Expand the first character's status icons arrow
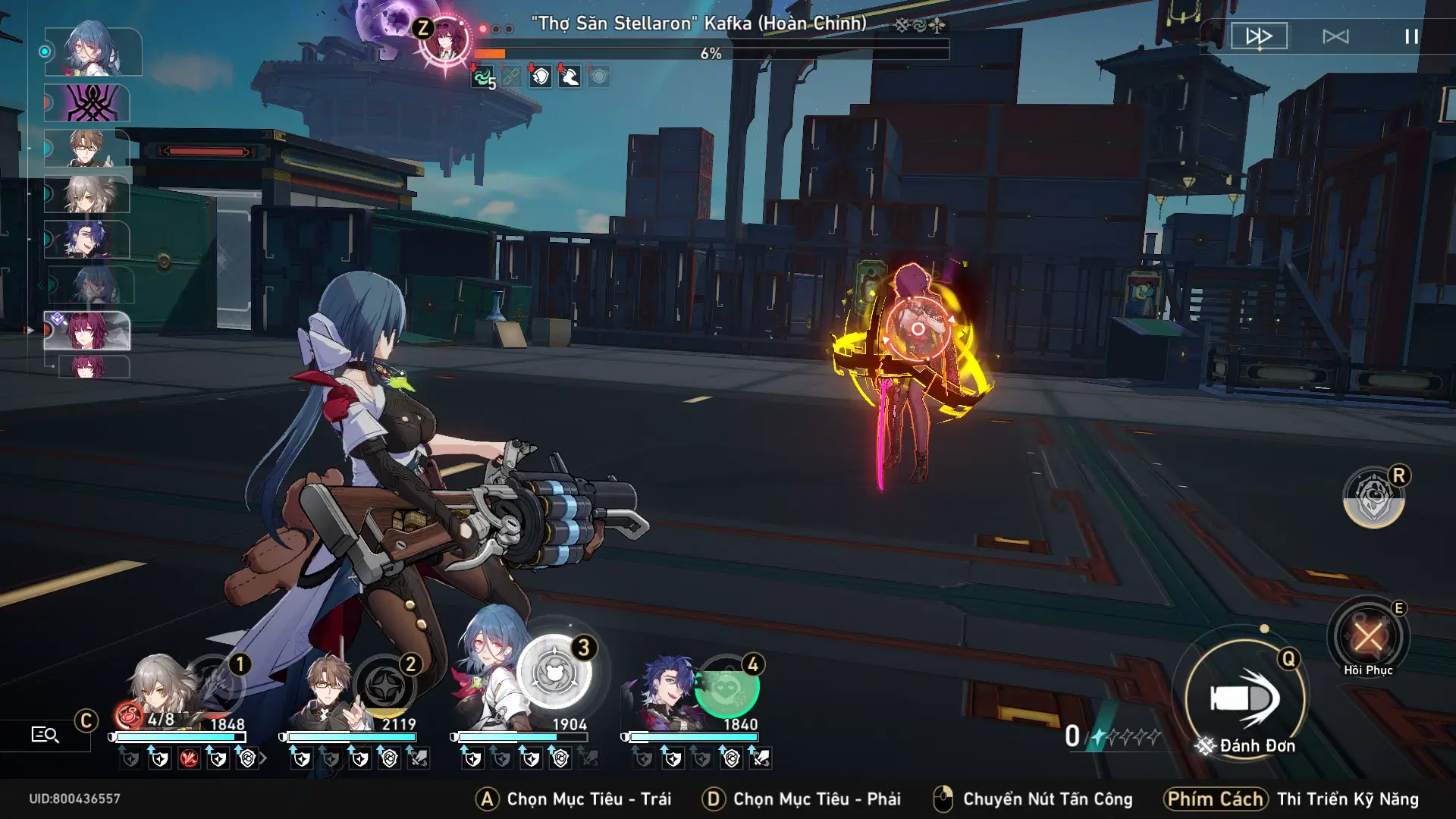Image resolution: width=1456 pixels, height=819 pixels. coord(263,758)
